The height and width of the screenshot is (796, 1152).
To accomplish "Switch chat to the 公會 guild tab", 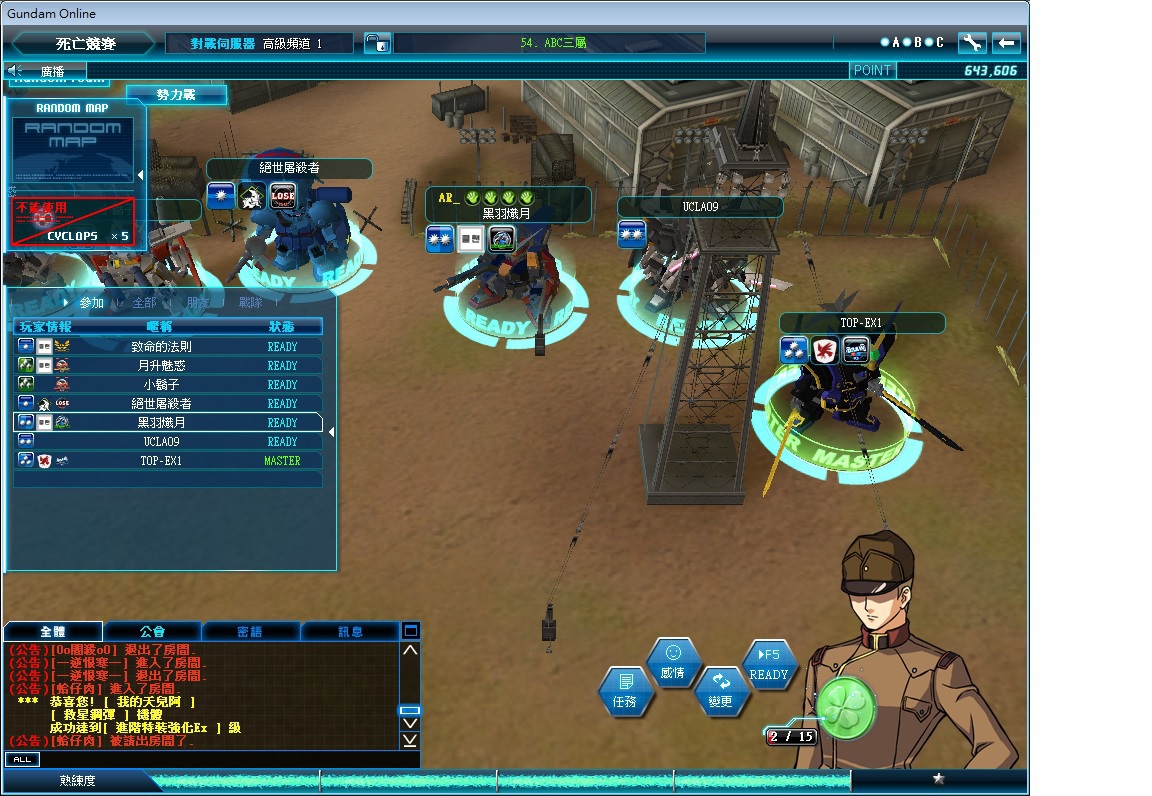I will 152,632.
